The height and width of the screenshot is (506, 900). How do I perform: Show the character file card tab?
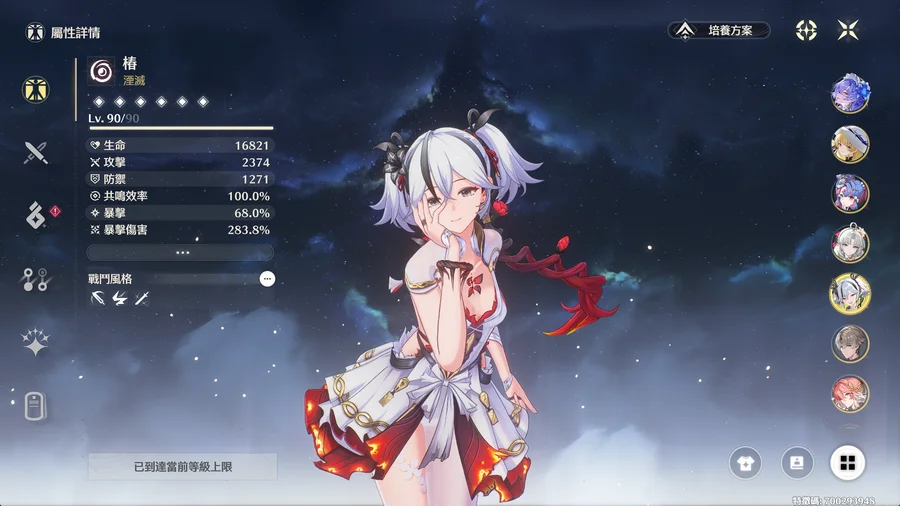(37, 405)
